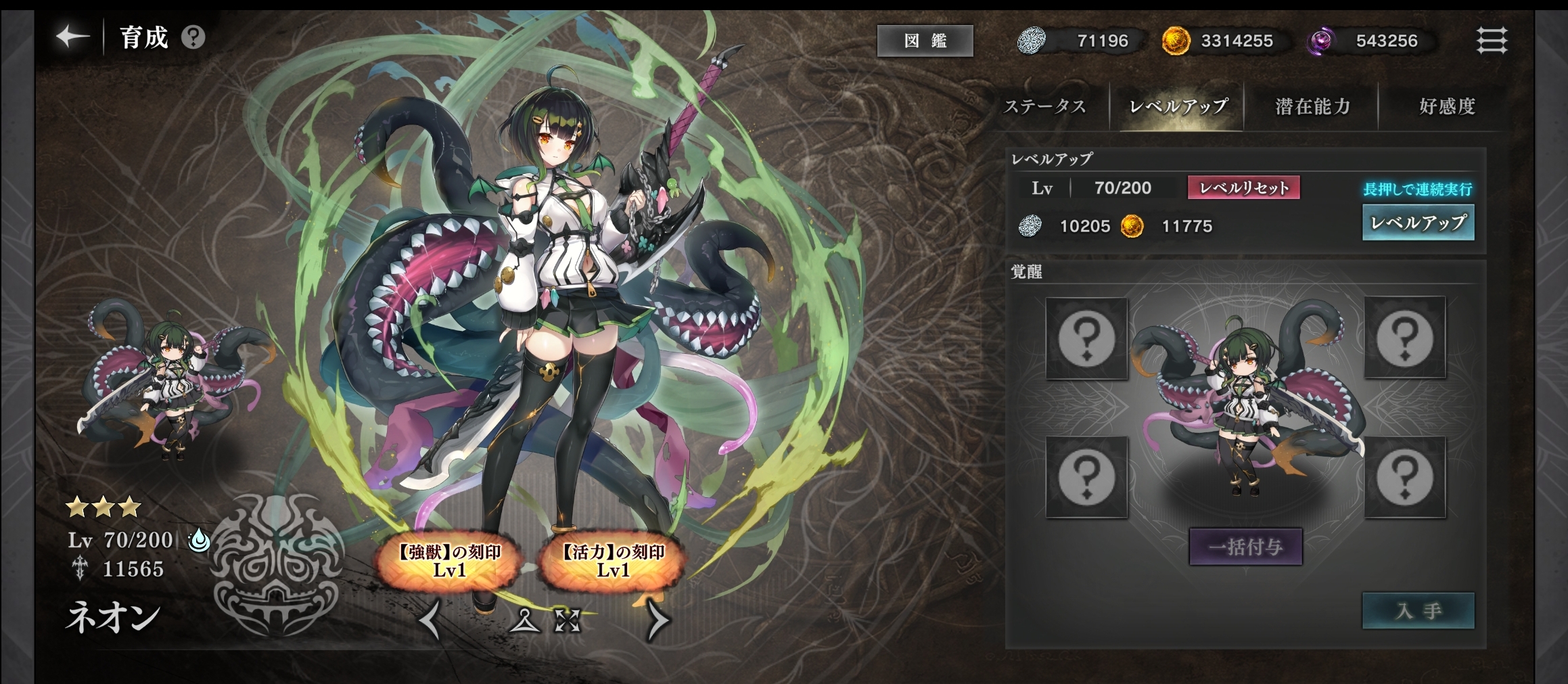Image resolution: width=1568 pixels, height=684 pixels.
Task: Switch to the 潜在能力 tab
Action: [x=1312, y=106]
